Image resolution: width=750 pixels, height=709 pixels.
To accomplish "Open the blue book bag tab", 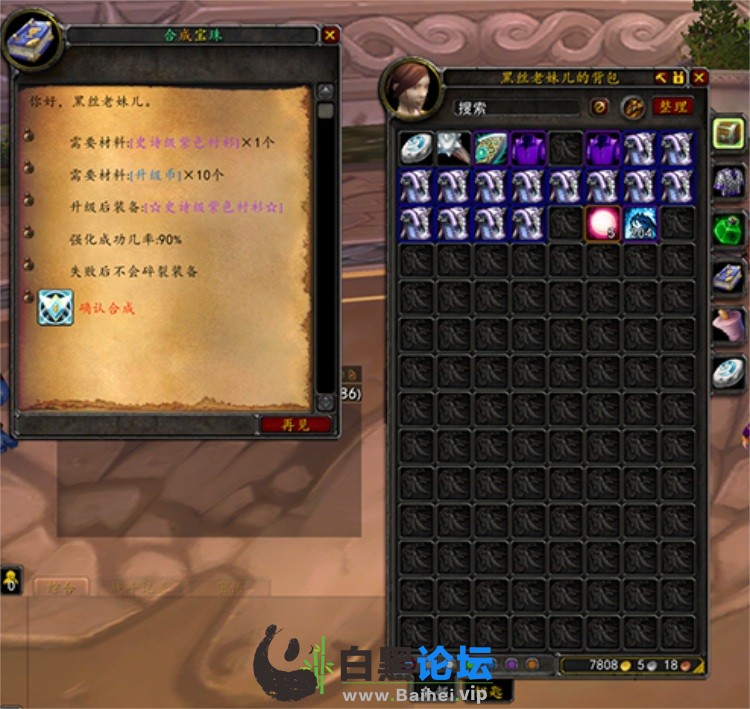I will click(x=728, y=277).
